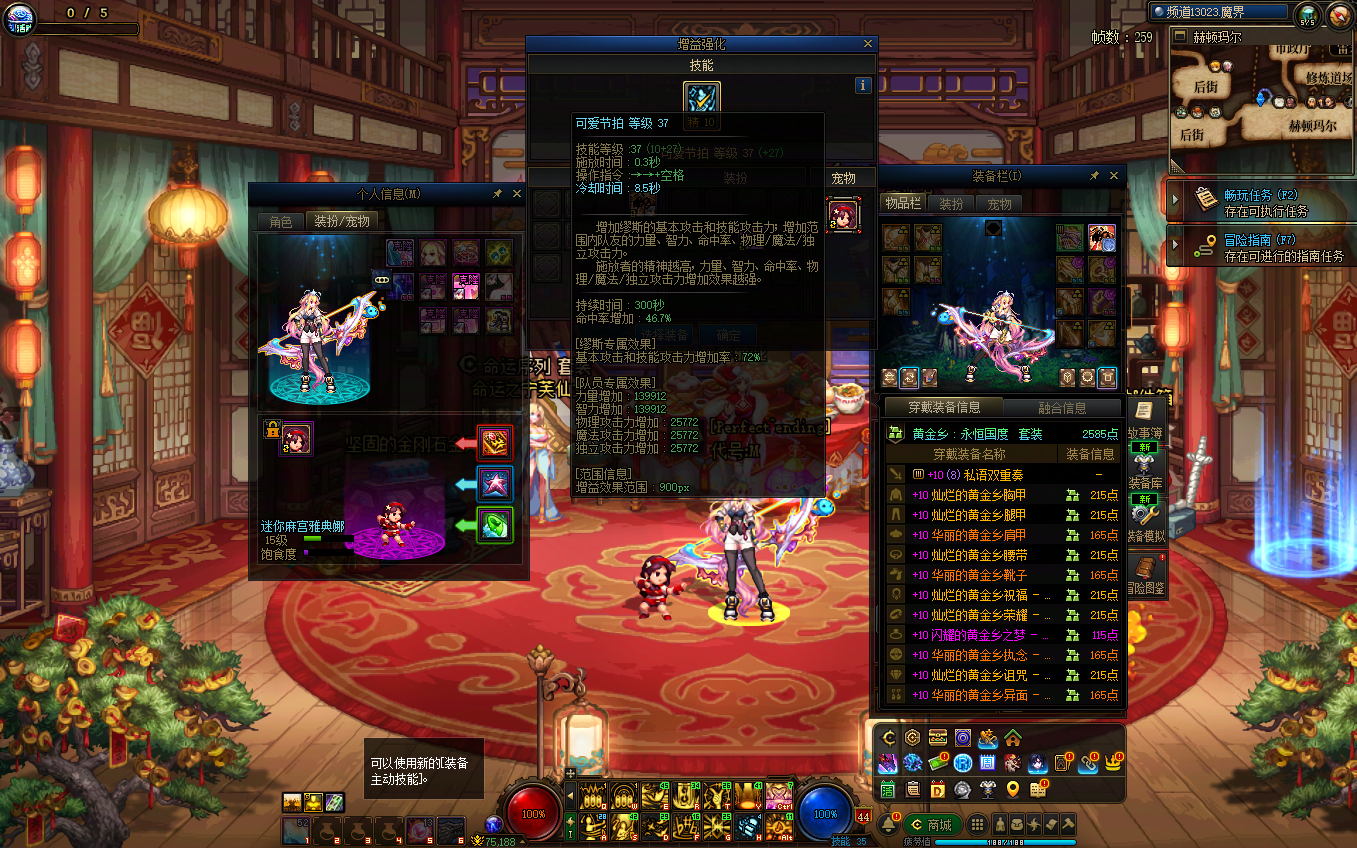Open the 装扮 tab in the equipment panel
Image resolution: width=1357 pixels, height=848 pixels.
(950, 204)
